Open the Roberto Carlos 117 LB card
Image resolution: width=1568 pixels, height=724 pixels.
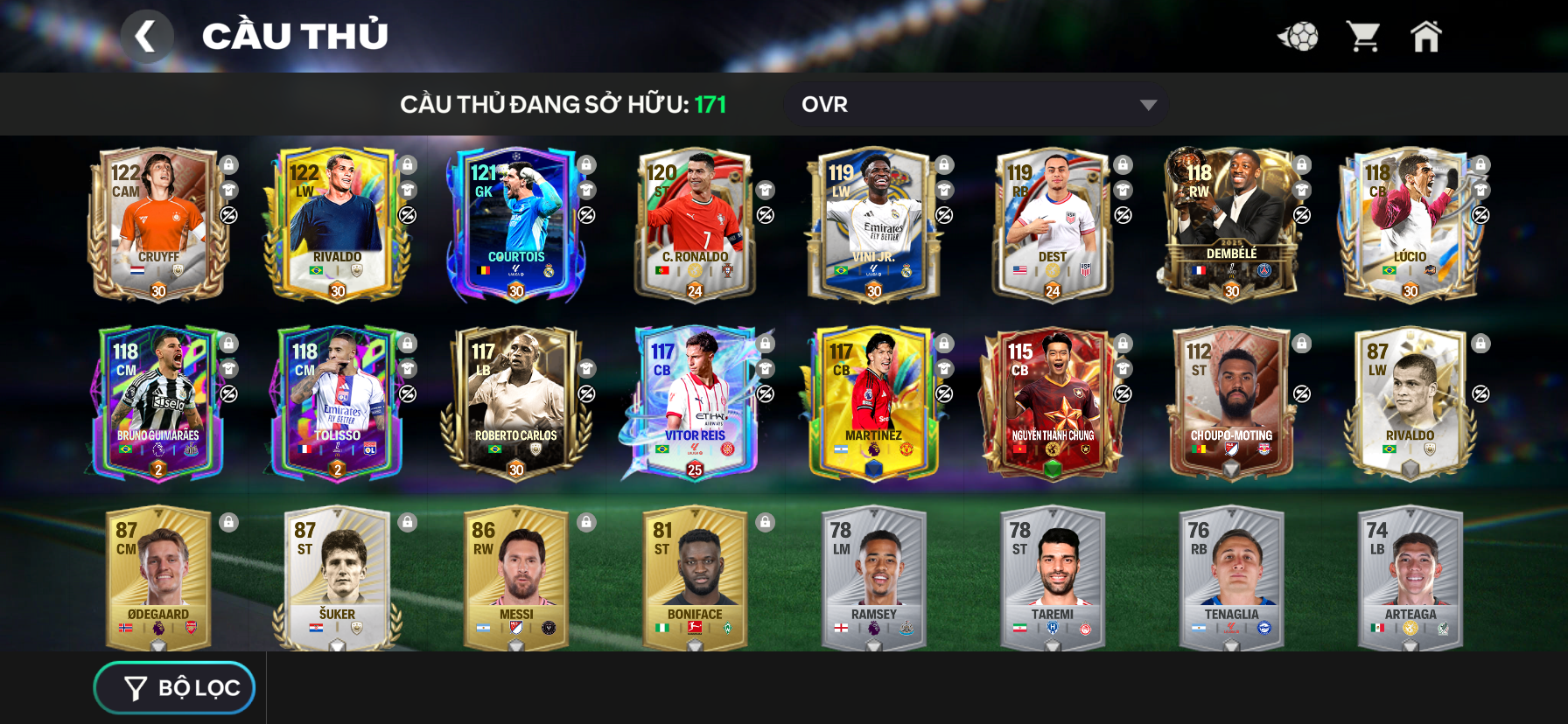[x=515, y=403]
